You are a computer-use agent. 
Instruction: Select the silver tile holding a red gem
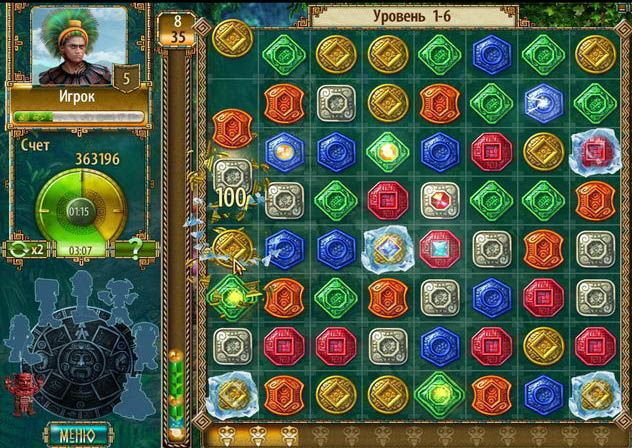tap(438, 197)
